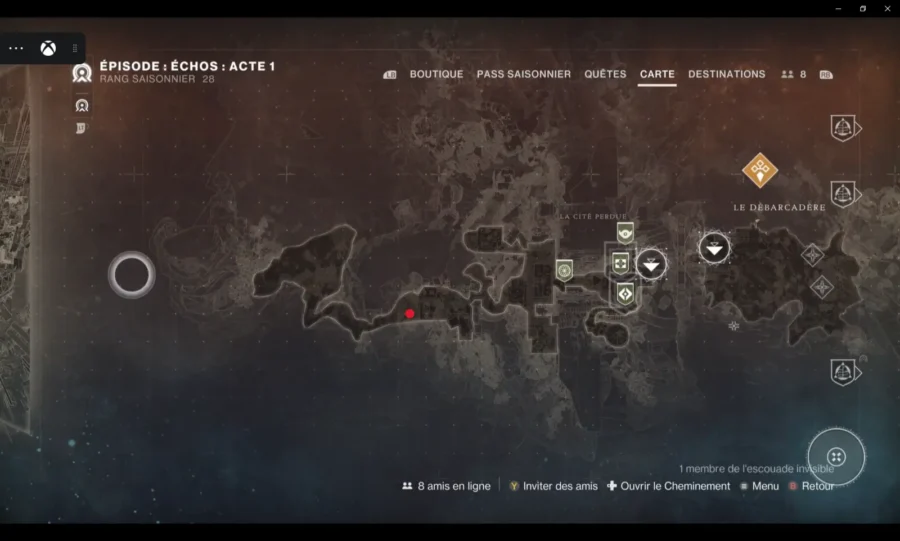The width and height of the screenshot is (900, 541).
Task: Go to the Destinations tab
Action: tap(726, 74)
